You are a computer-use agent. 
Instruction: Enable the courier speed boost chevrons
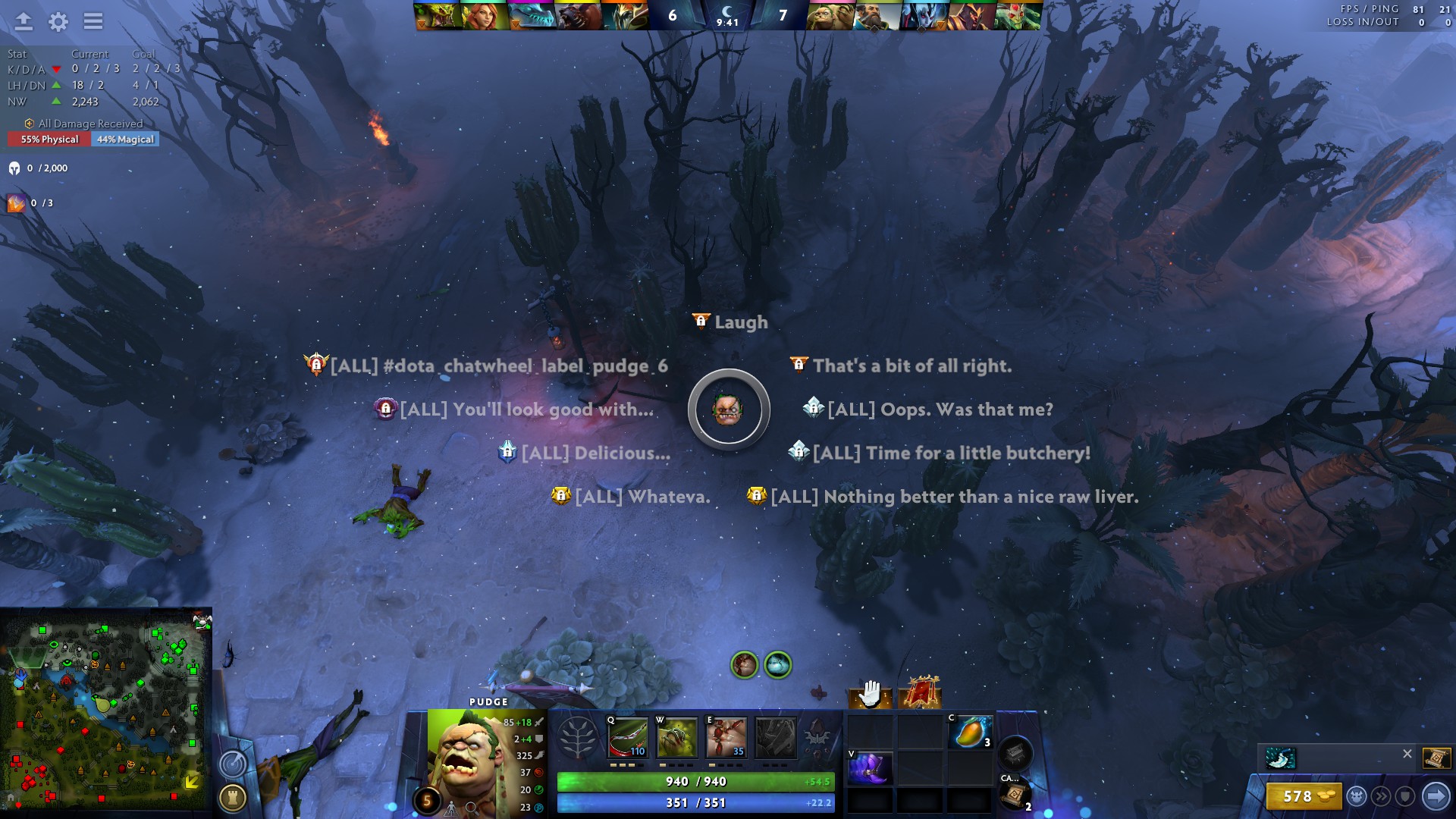pos(1381,796)
